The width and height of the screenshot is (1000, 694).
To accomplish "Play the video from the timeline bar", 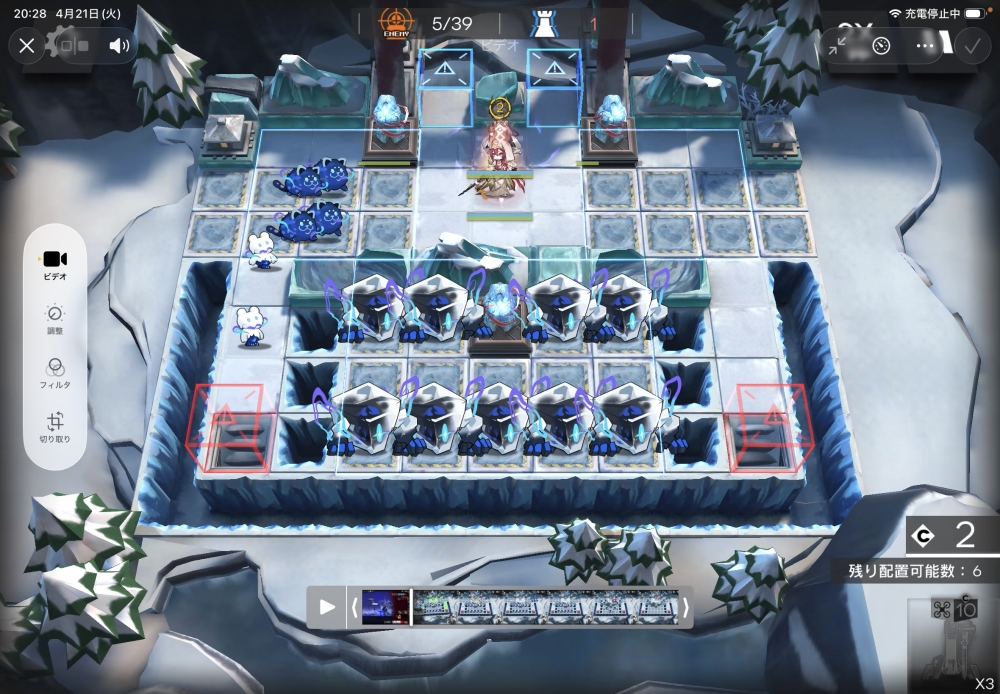I will pos(327,607).
